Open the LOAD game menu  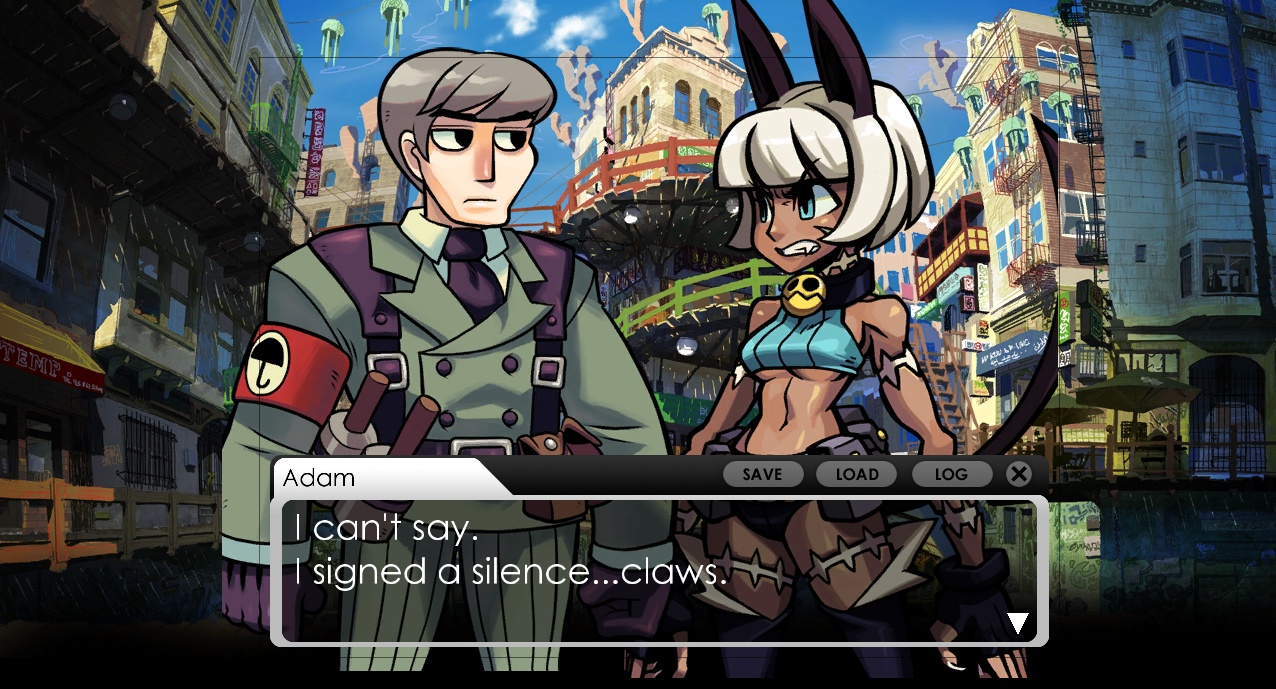(856, 474)
